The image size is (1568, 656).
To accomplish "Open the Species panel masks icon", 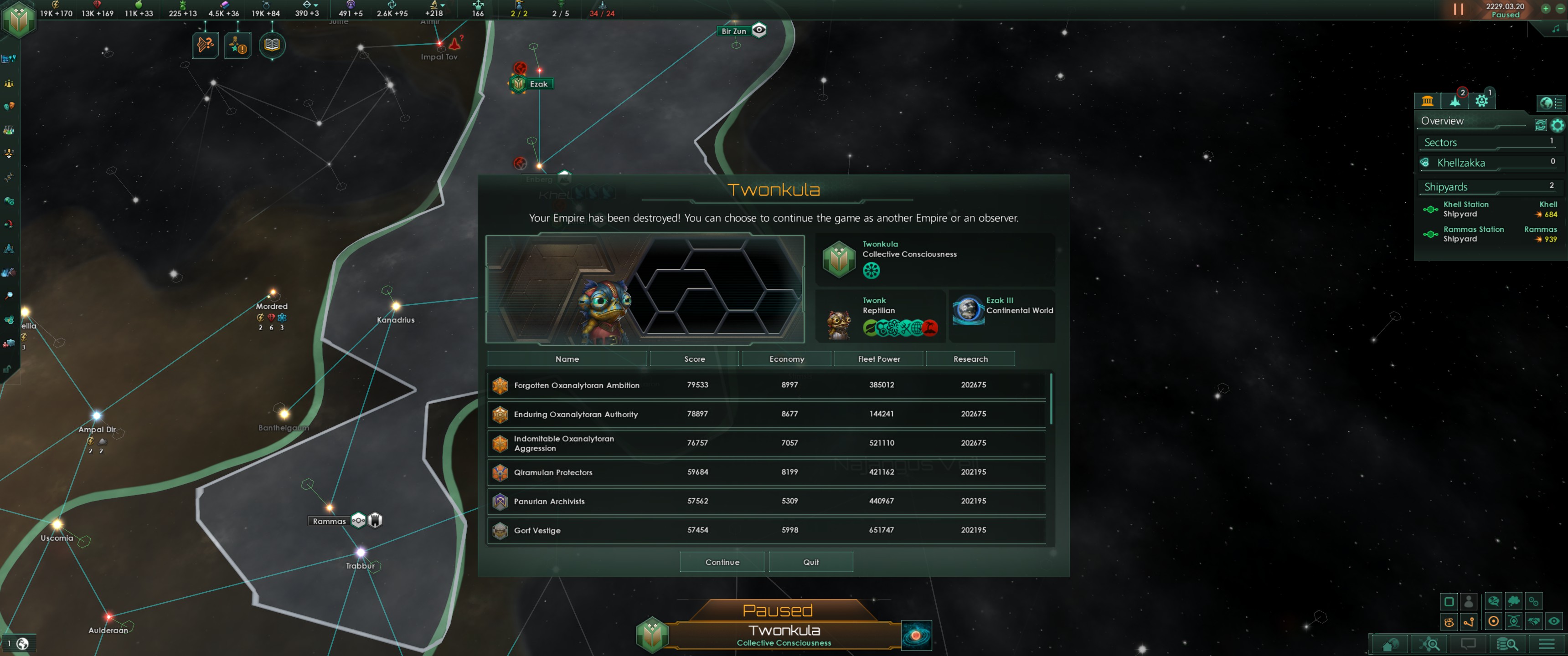I will coord(9,107).
